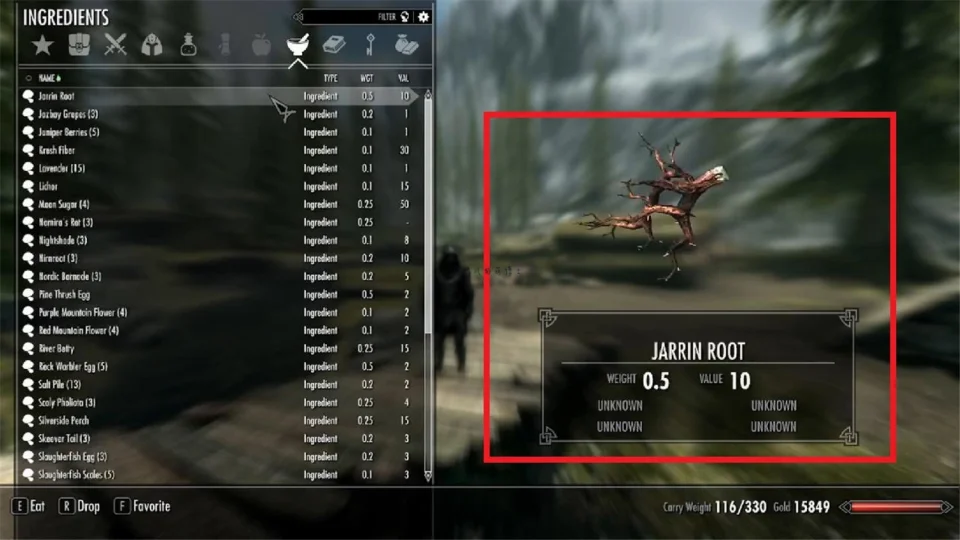Screen dimensions: 960x540
Task: Select Jarrin Root in the ingredient list
Action: pyautogui.click(x=55, y=97)
